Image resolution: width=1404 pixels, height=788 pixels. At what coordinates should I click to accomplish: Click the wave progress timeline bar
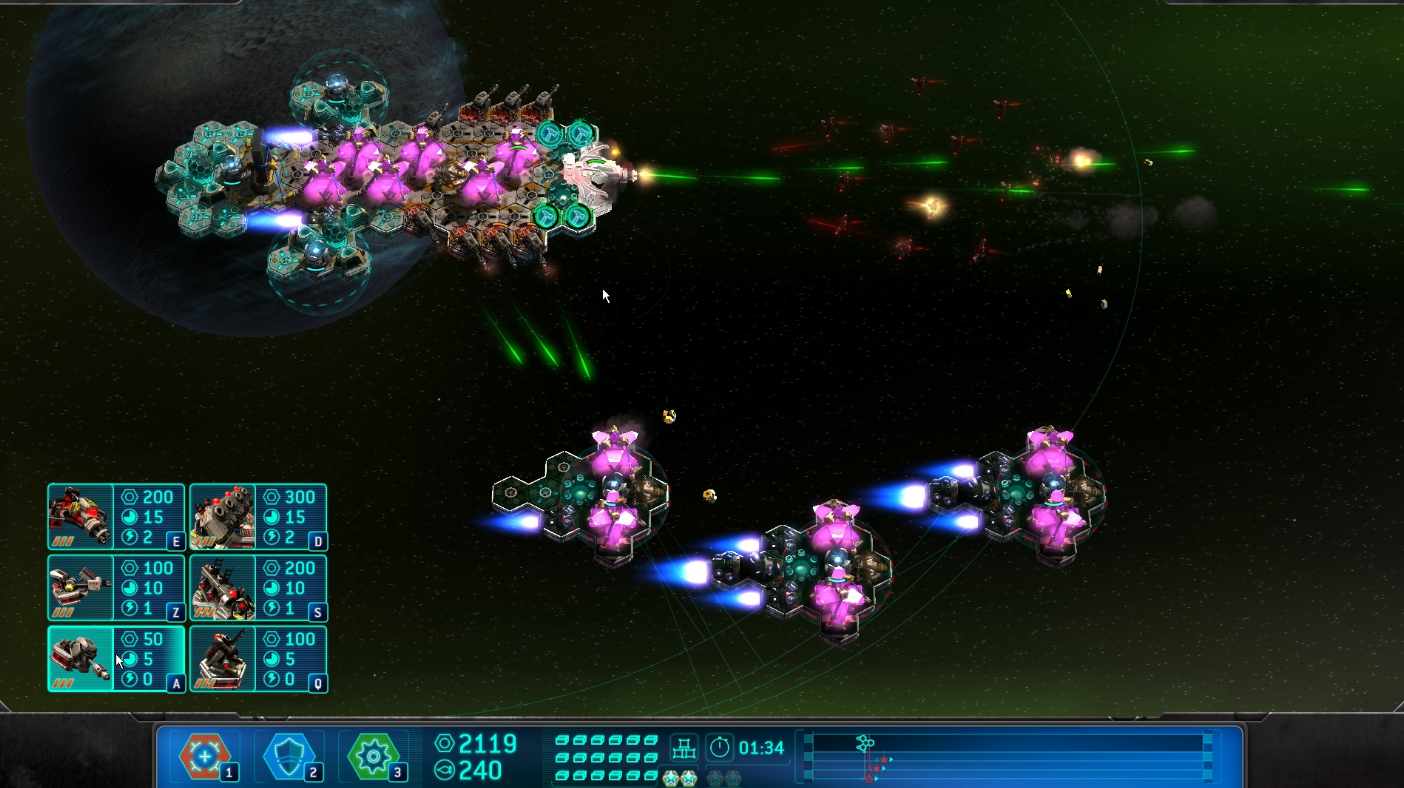[x=1006, y=757]
